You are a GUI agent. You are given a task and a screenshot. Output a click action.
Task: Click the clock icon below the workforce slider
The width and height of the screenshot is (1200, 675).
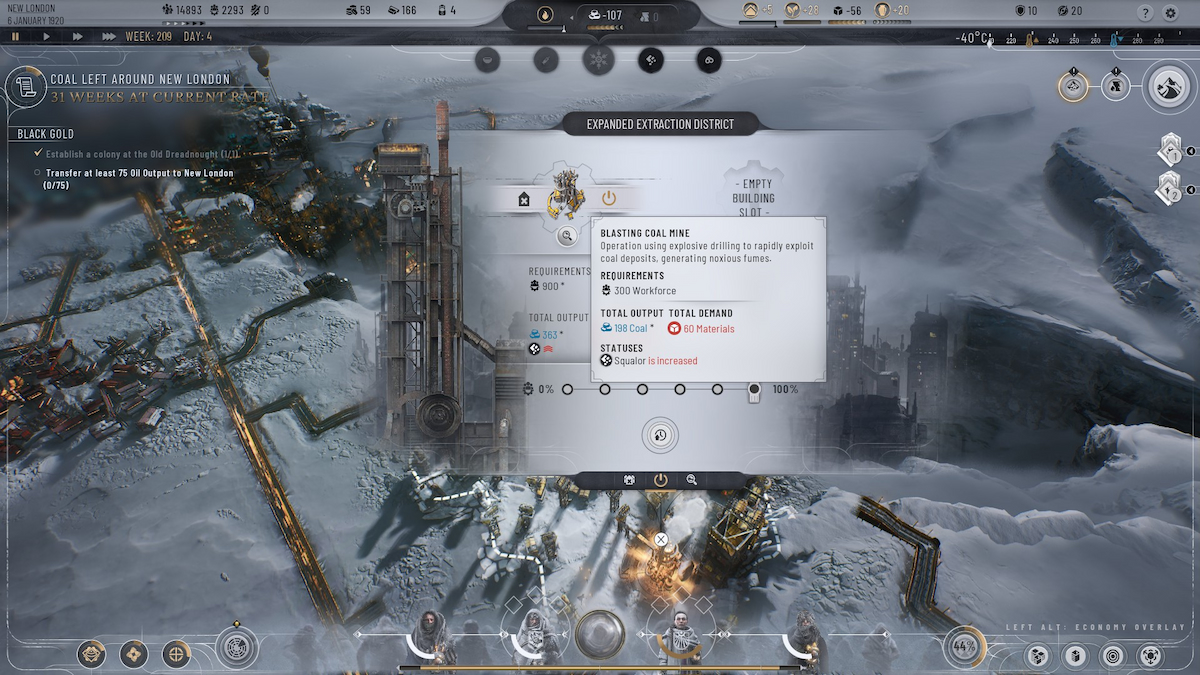coord(660,435)
